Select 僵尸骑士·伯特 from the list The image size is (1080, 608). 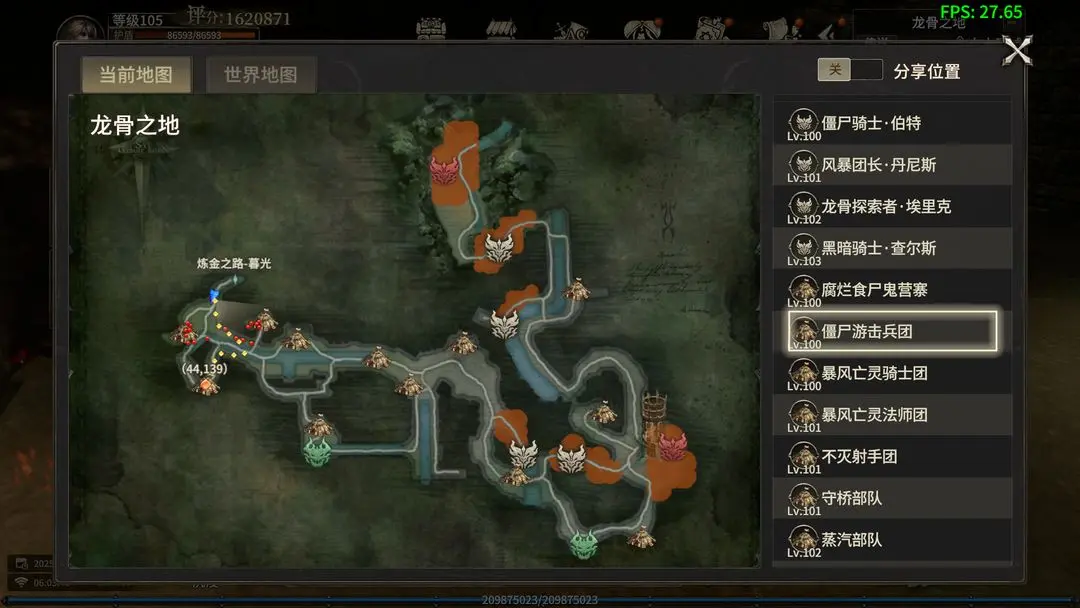click(x=892, y=123)
